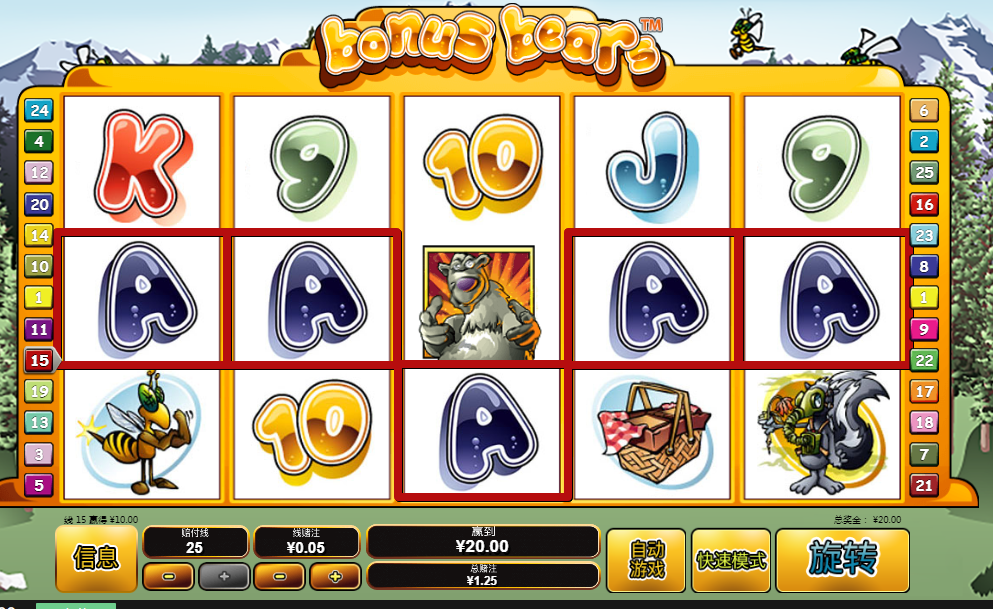Select payline number 20
Screen dimensions: 993x609
coord(39,204)
